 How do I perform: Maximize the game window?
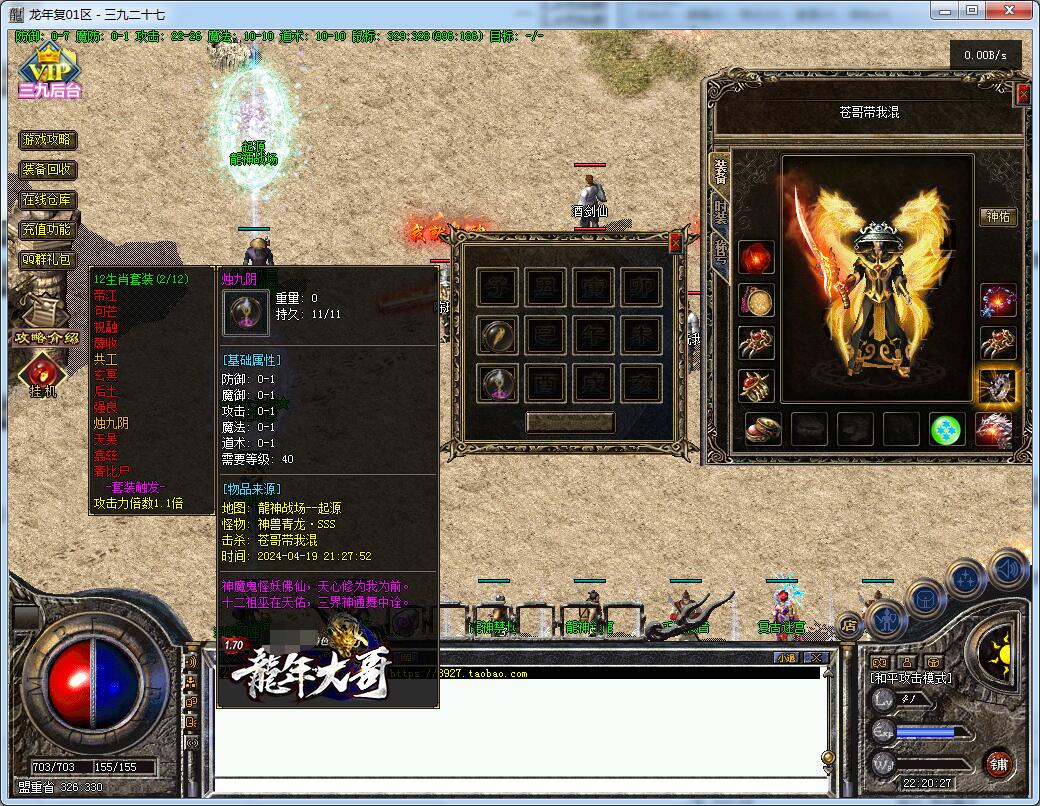(x=972, y=10)
